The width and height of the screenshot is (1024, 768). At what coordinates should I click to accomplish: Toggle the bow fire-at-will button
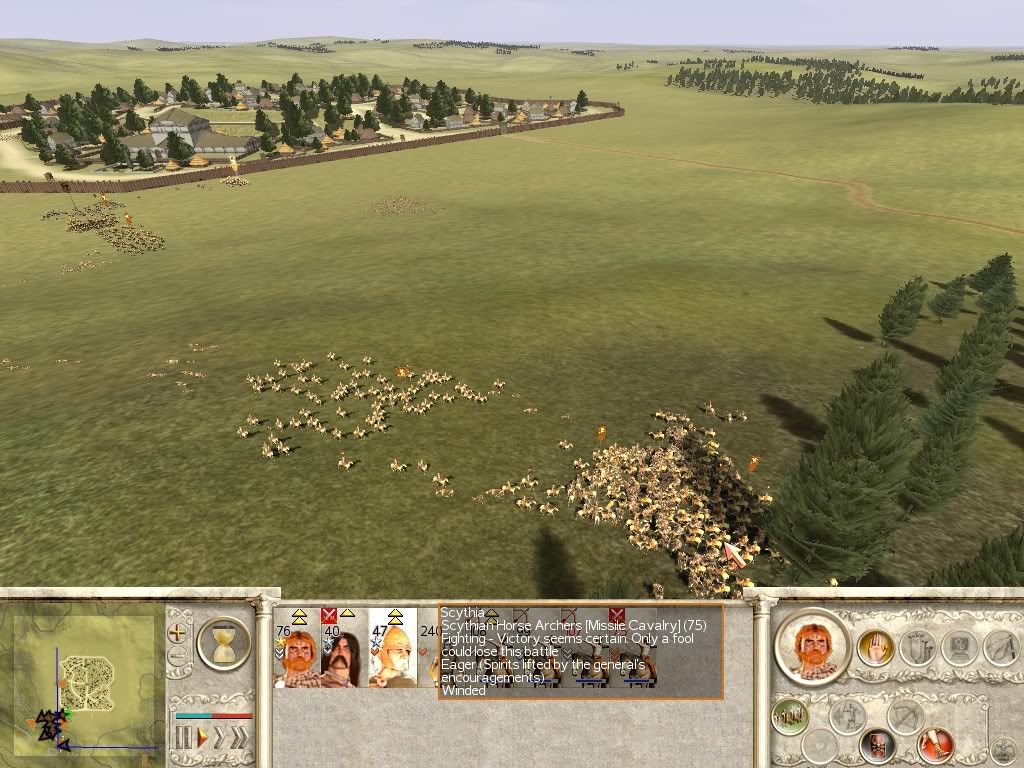tap(907, 717)
